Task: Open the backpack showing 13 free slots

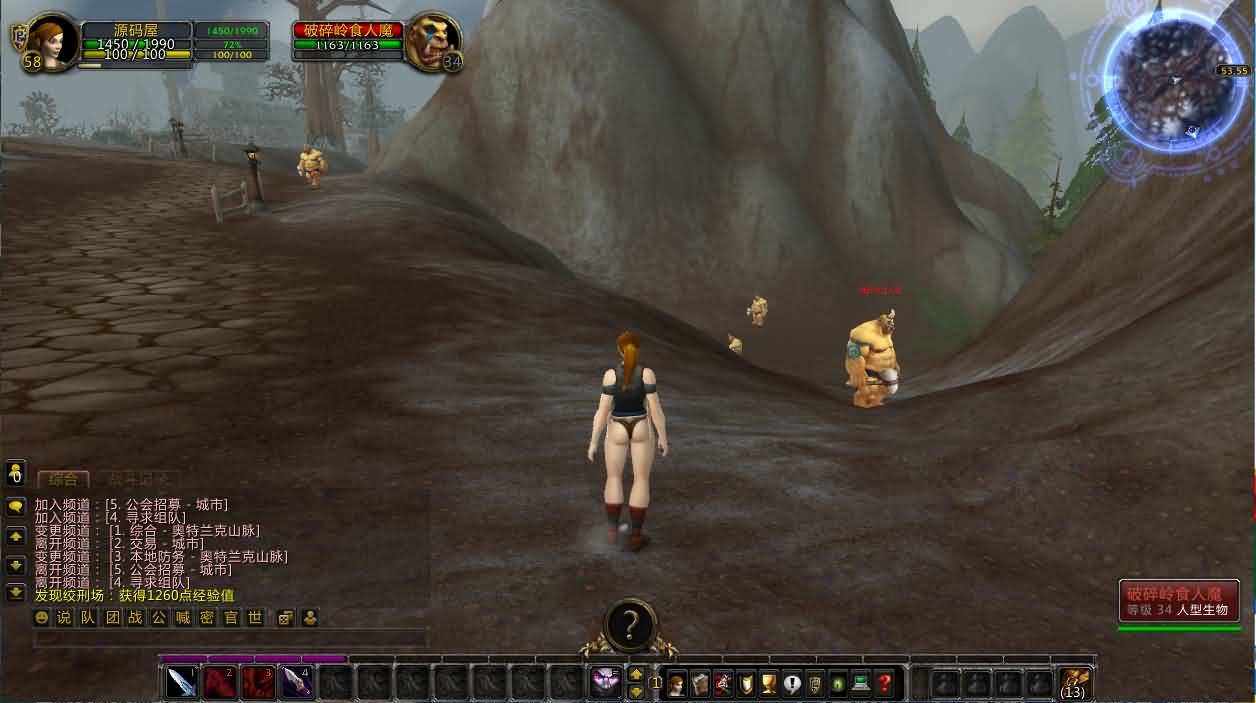Action: click(1074, 683)
